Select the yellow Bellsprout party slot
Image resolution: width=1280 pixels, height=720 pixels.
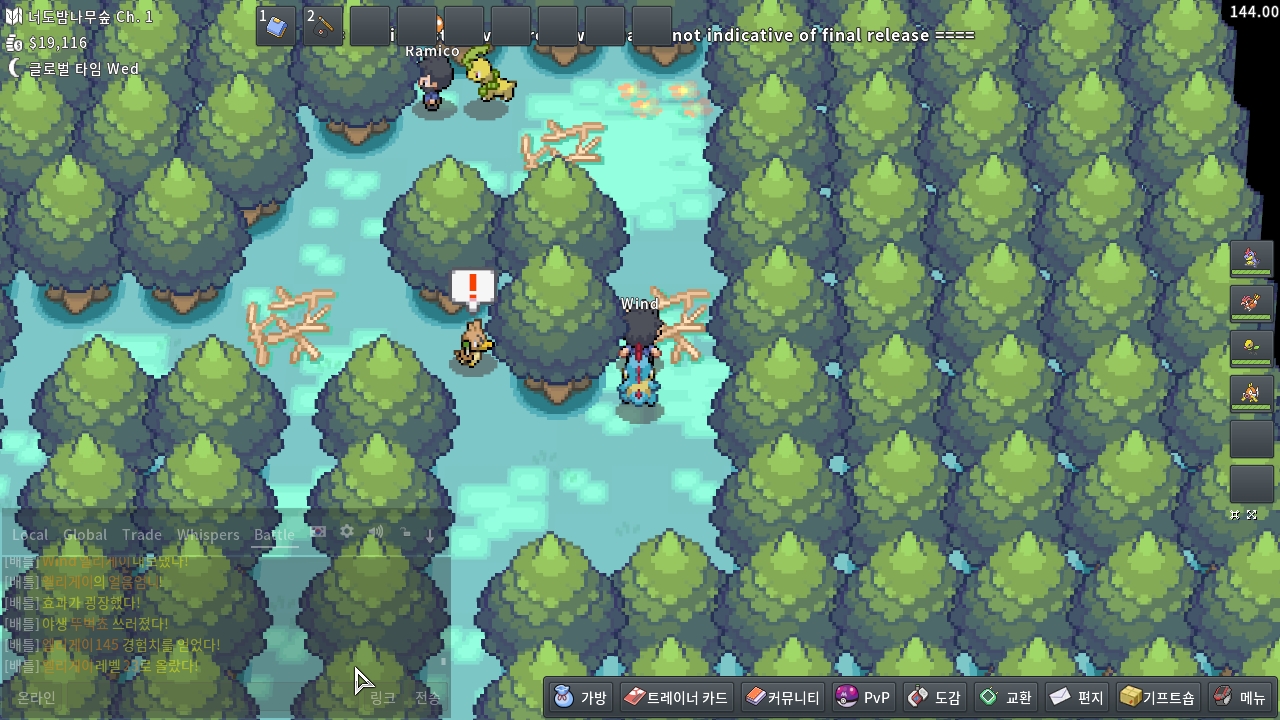(1251, 347)
